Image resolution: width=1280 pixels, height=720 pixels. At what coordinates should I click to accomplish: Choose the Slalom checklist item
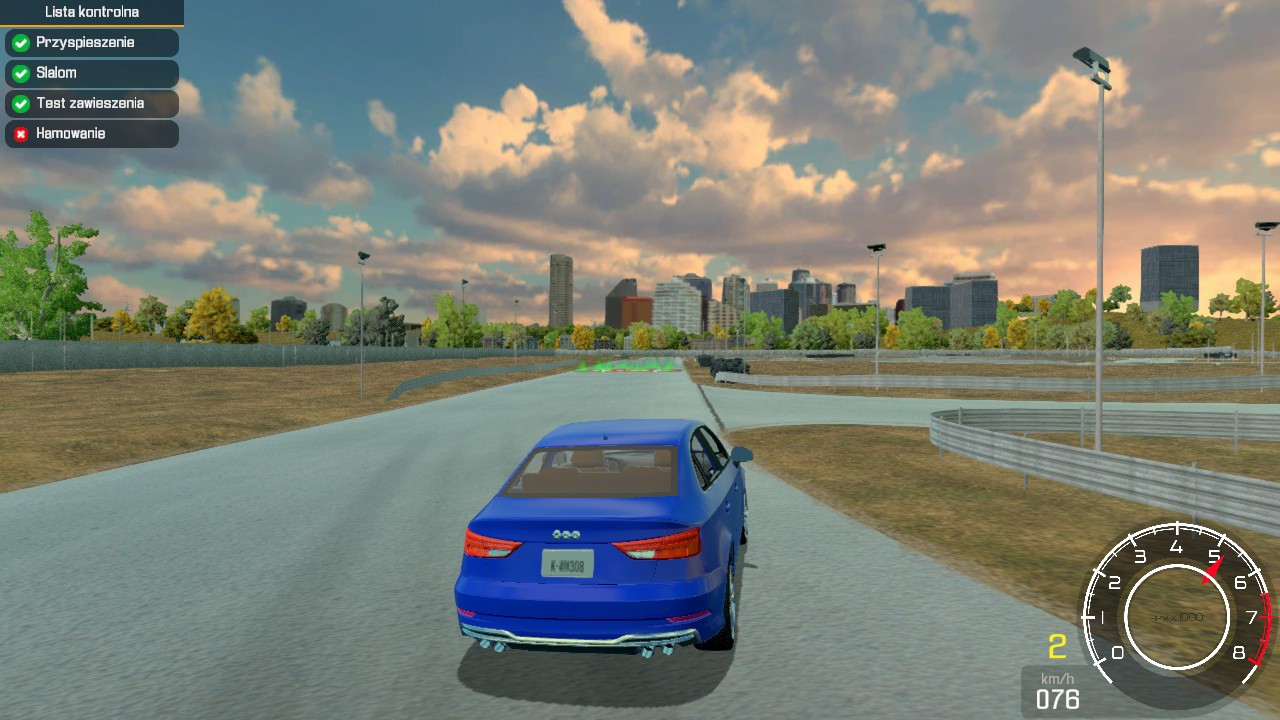[91, 73]
